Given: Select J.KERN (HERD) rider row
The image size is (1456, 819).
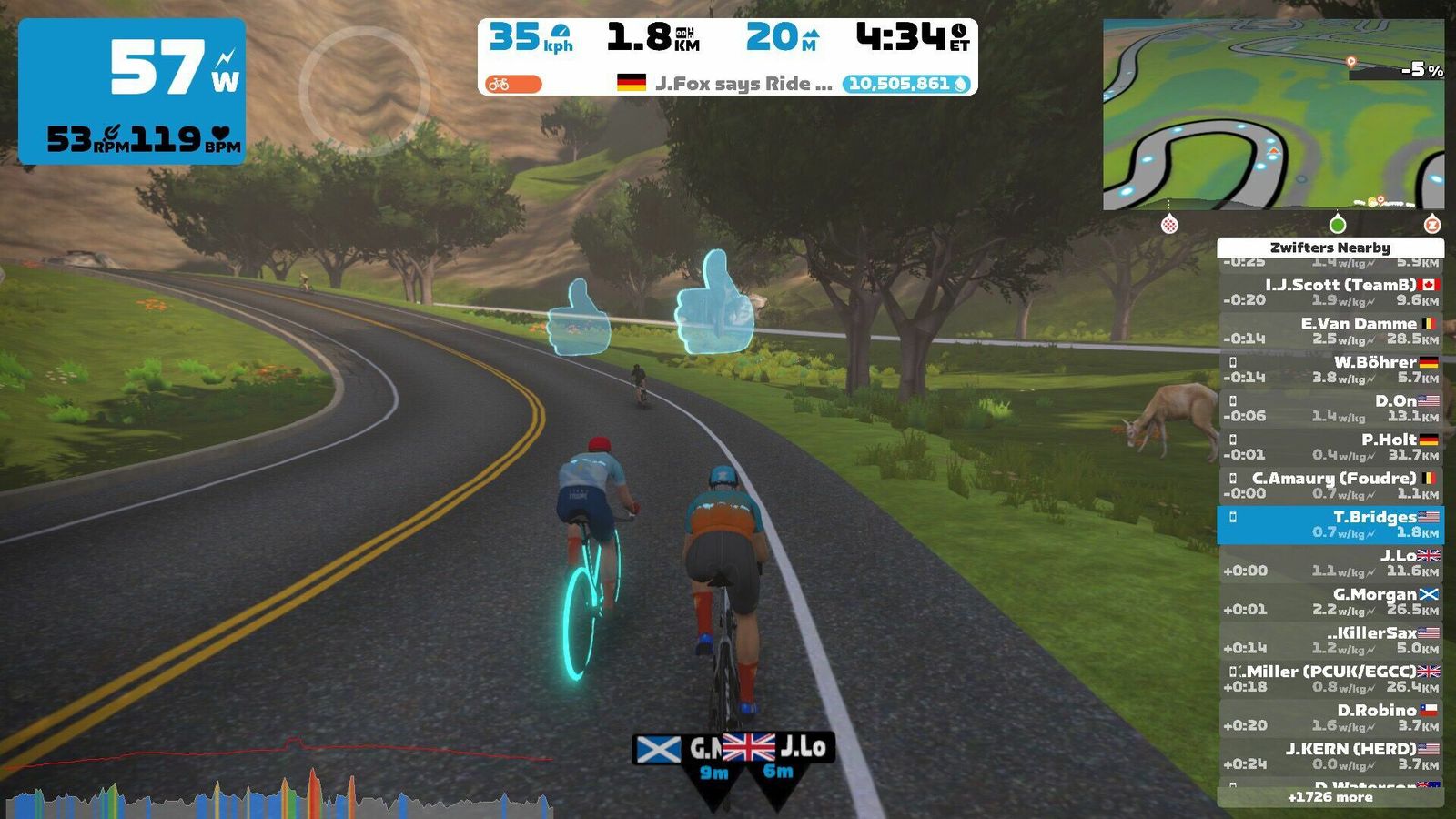Looking at the screenshot, I should click(x=1330, y=756).
